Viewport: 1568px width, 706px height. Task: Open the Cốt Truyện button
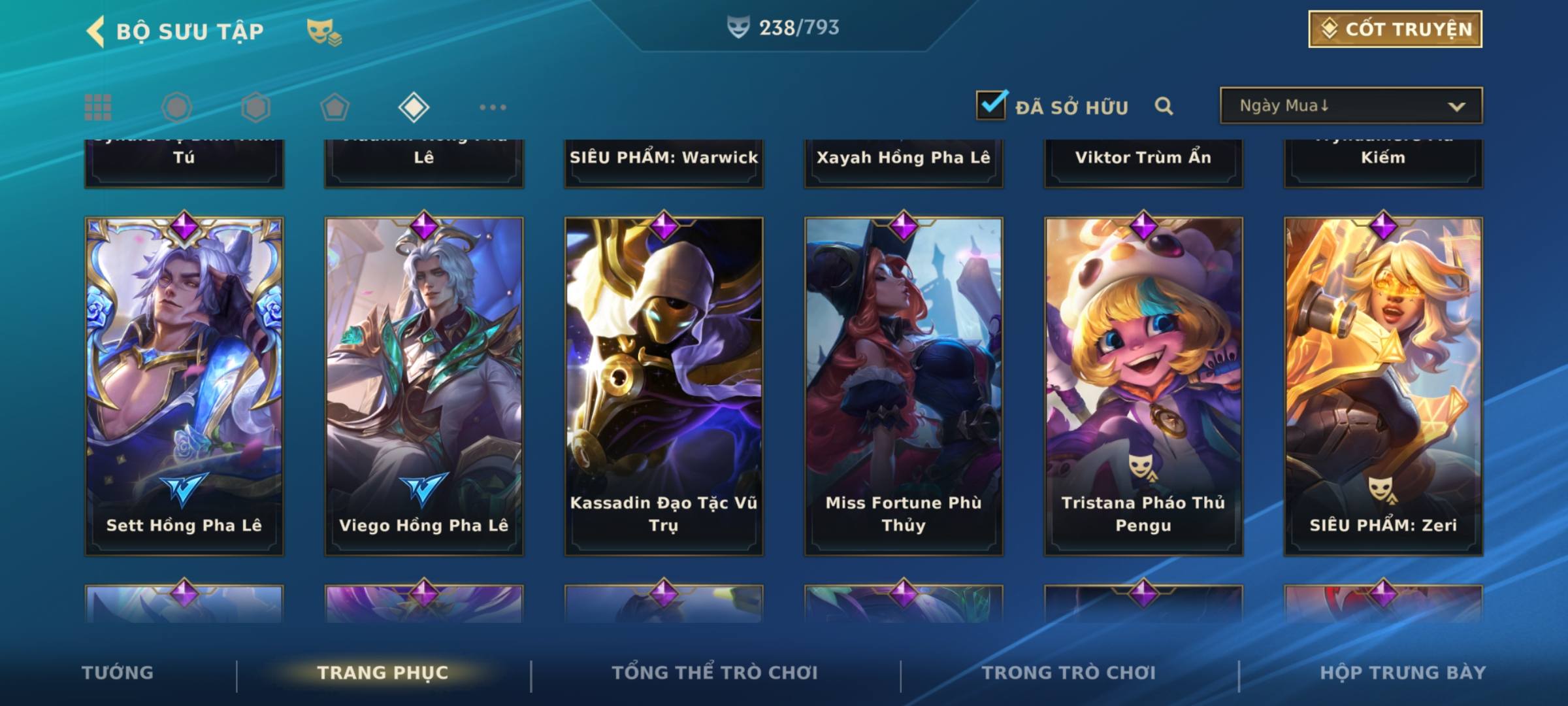click(x=1395, y=29)
